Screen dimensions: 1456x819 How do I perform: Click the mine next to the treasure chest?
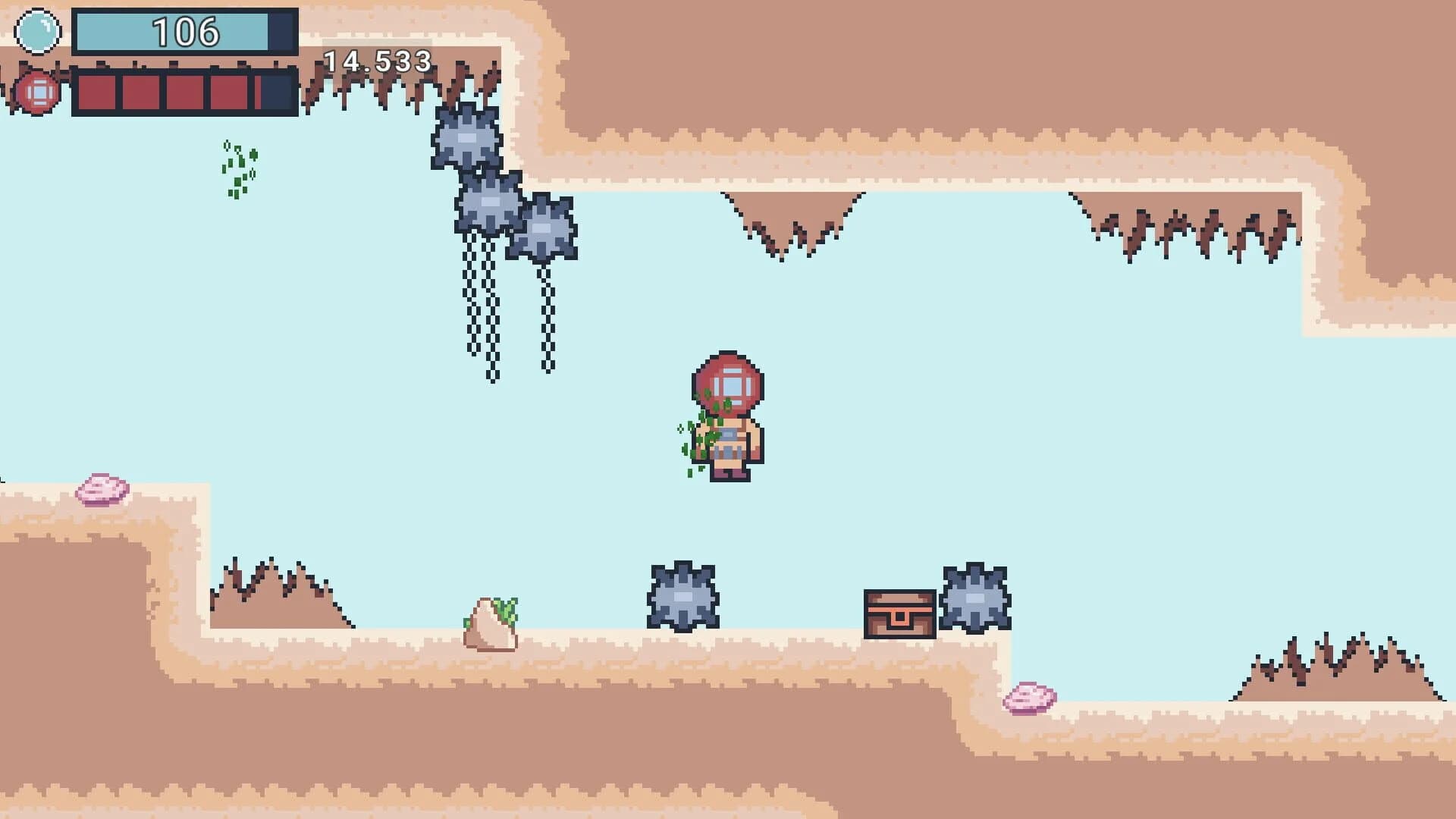coord(974,599)
